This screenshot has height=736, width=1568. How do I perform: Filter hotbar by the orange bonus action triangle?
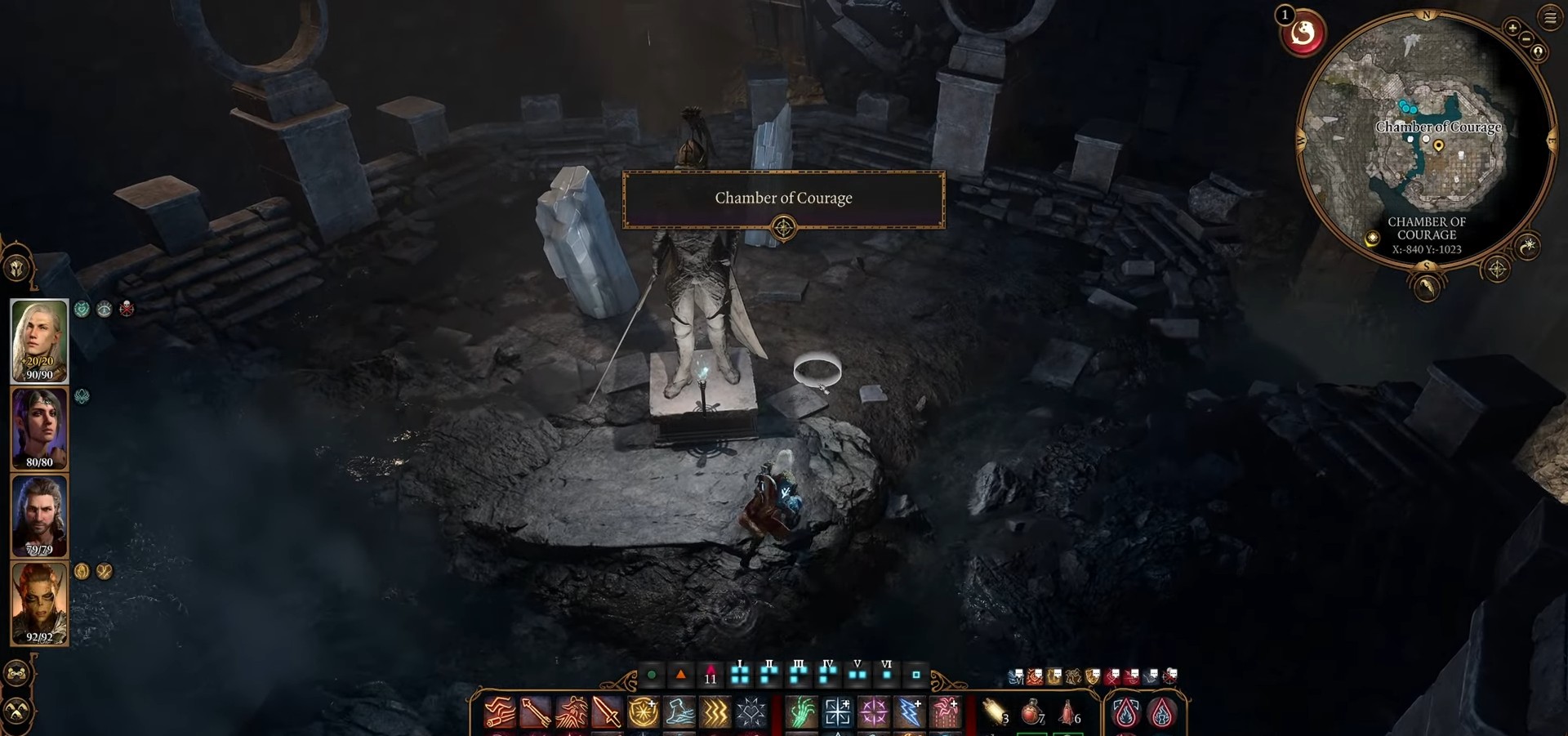pyautogui.click(x=680, y=675)
